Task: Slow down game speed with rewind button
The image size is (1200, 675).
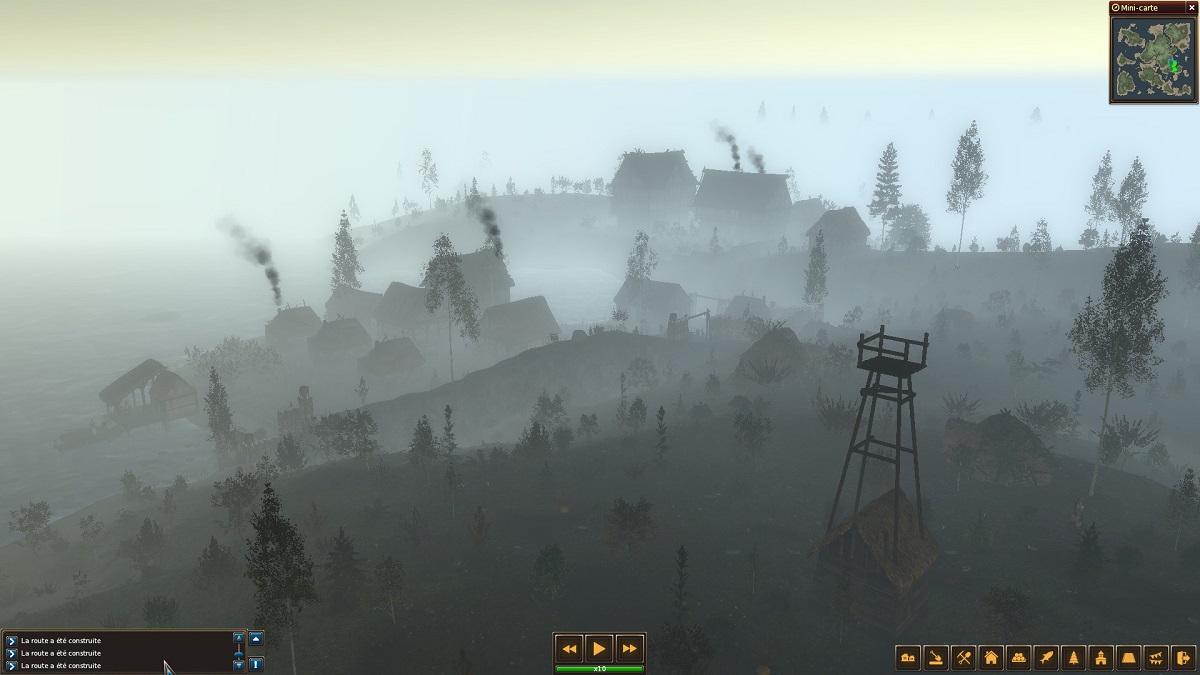Action: click(569, 648)
